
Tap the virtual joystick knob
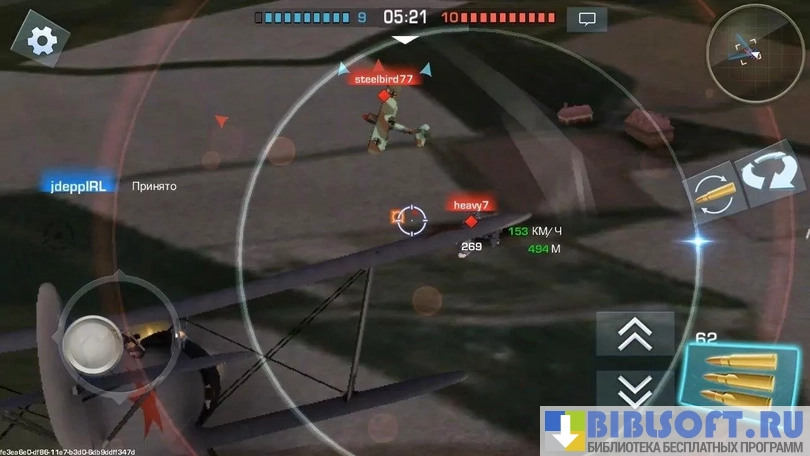92,344
